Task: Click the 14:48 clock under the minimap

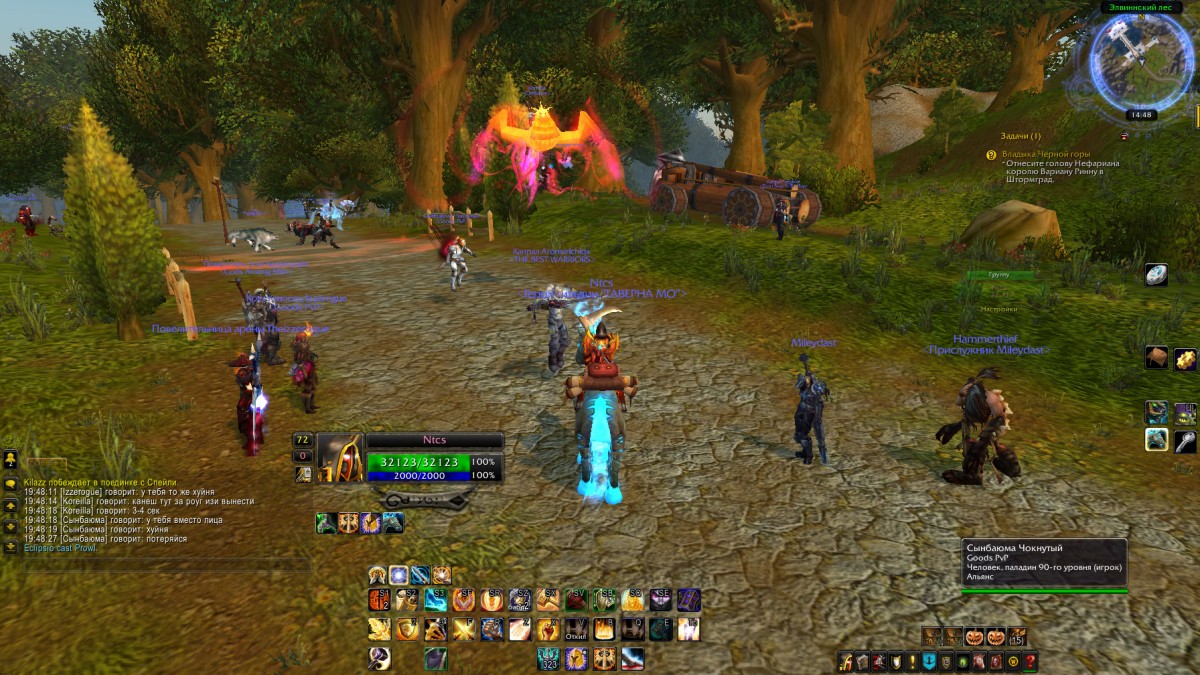Action: (x=1142, y=115)
